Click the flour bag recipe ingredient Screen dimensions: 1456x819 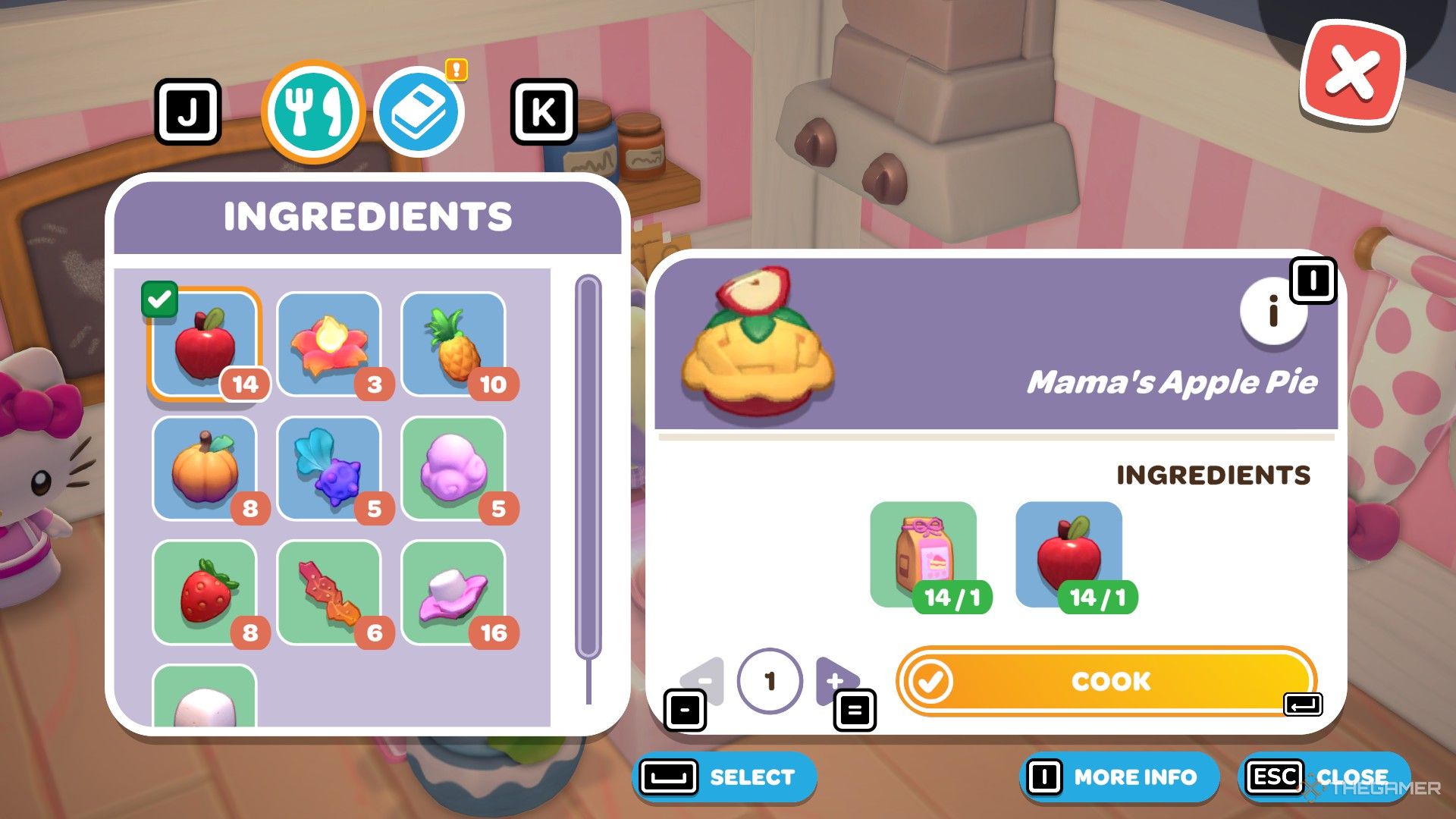[x=924, y=555]
